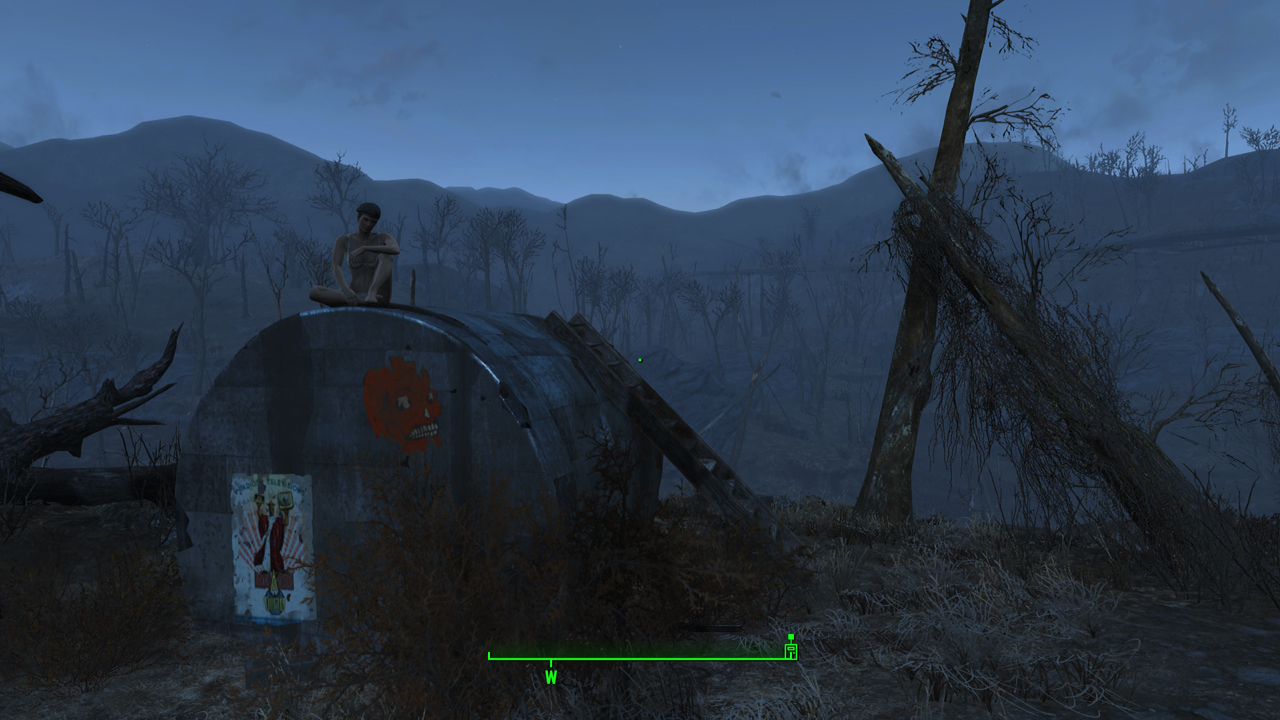Click the location marker icon on the compass
The width and height of the screenshot is (1280, 720).
pyautogui.click(x=791, y=650)
